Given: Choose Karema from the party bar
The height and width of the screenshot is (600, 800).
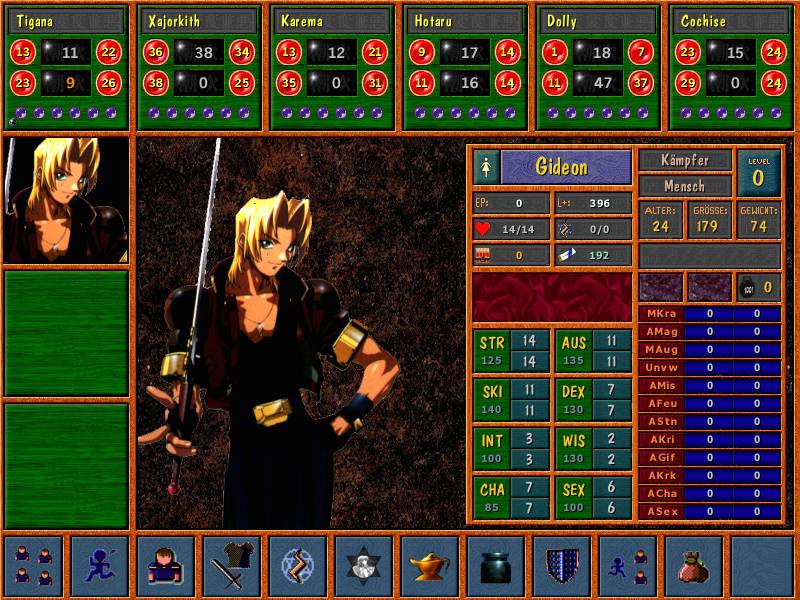Looking at the screenshot, I should point(331,21).
